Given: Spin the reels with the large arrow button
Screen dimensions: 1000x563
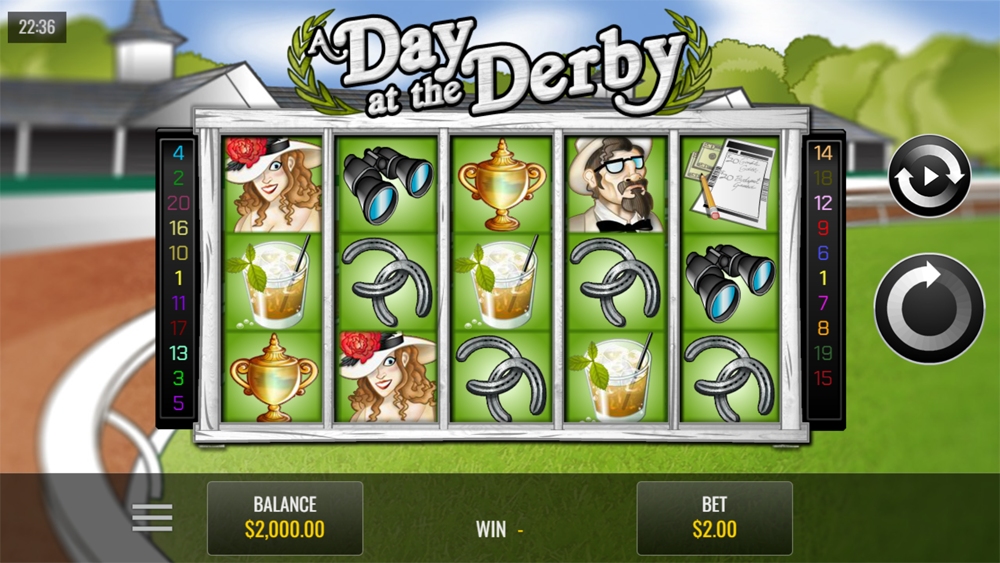Looking at the screenshot, I should (929, 308).
